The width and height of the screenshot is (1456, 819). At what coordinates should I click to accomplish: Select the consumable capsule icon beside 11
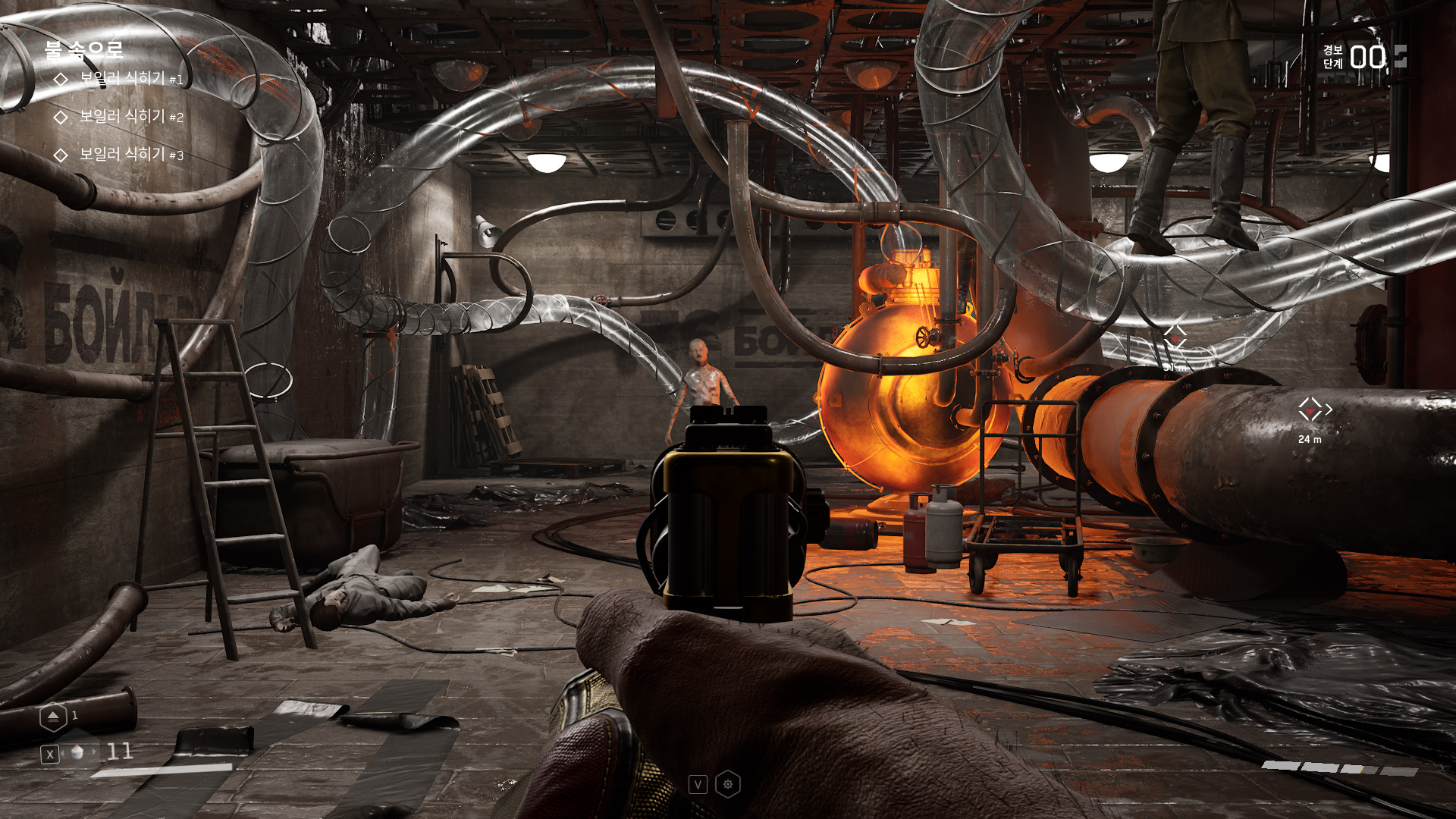[x=77, y=753]
